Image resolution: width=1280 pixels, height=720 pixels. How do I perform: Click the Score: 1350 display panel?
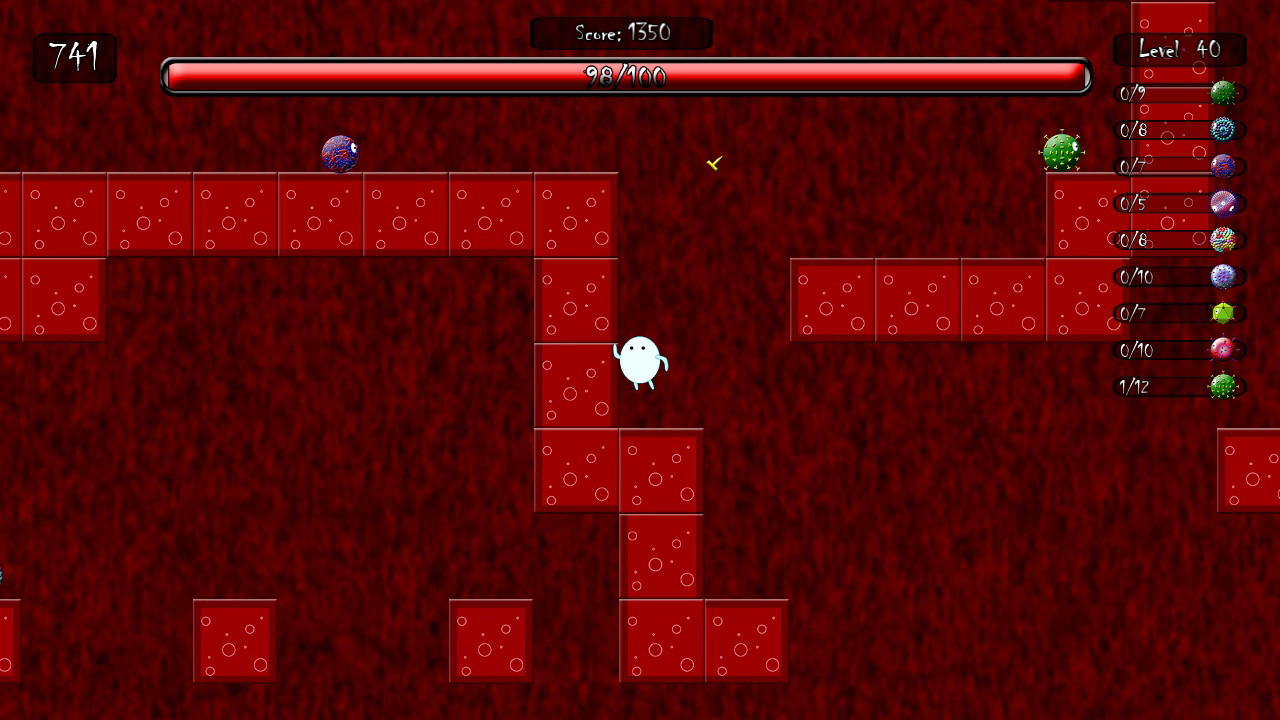pos(622,32)
